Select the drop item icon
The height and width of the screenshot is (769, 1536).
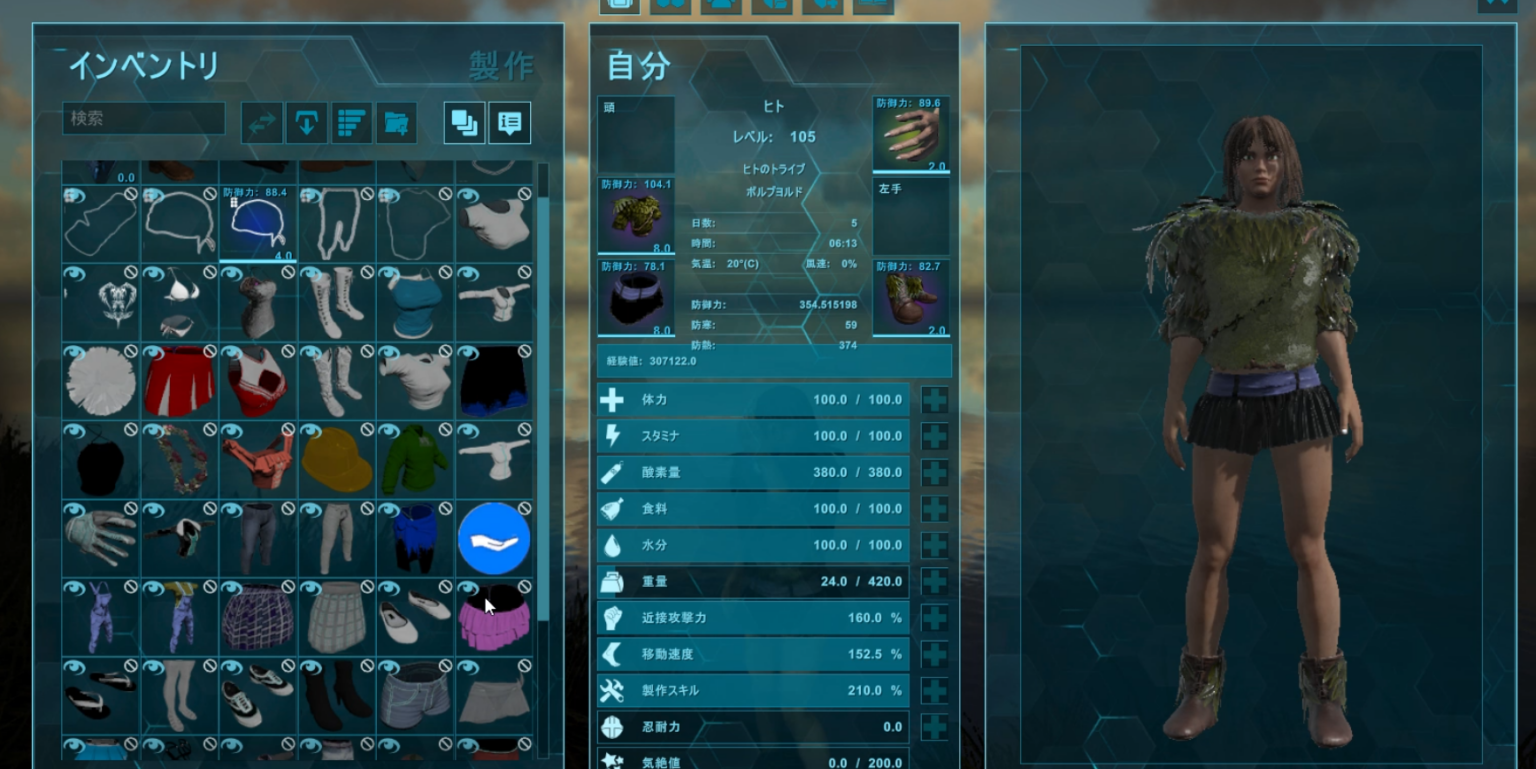point(306,123)
